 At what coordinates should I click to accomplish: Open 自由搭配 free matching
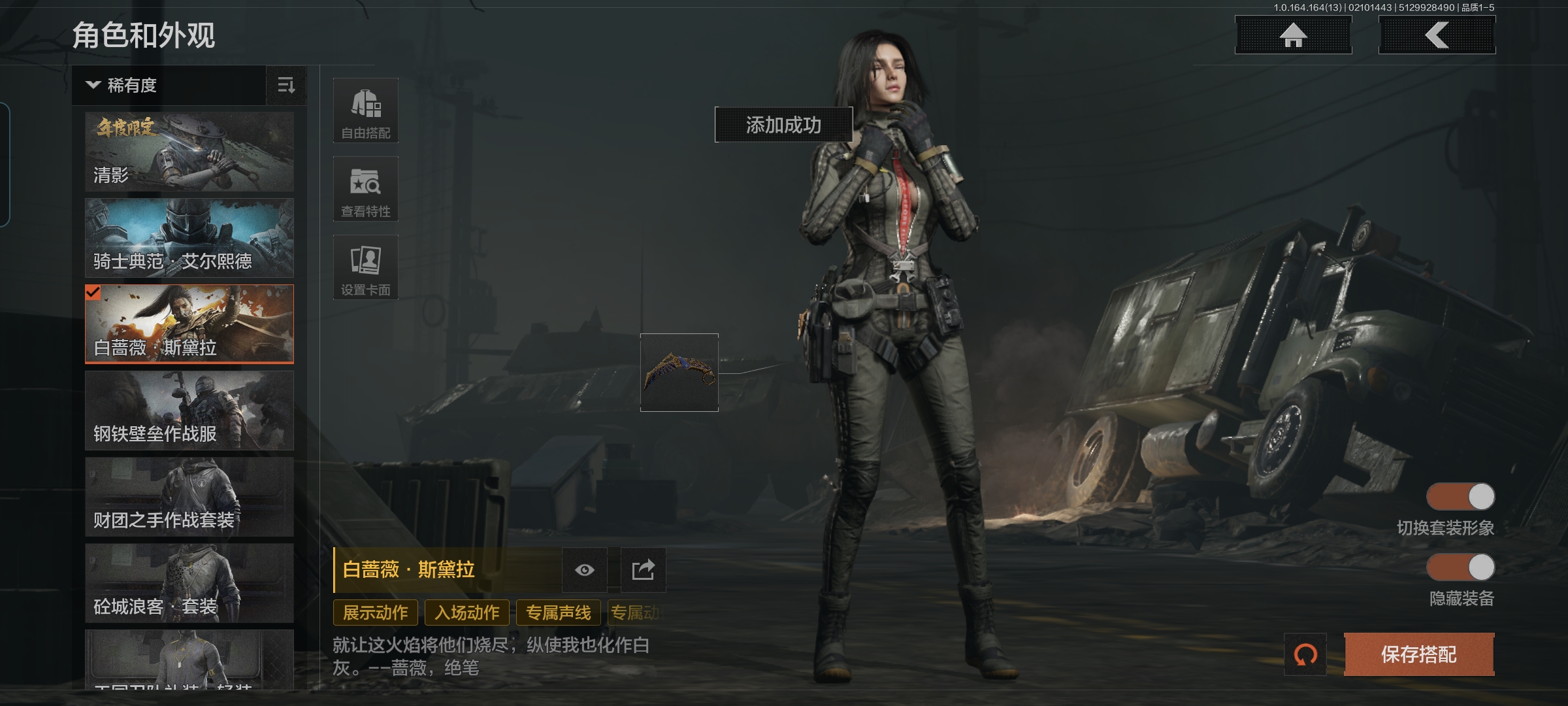[366, 111]
